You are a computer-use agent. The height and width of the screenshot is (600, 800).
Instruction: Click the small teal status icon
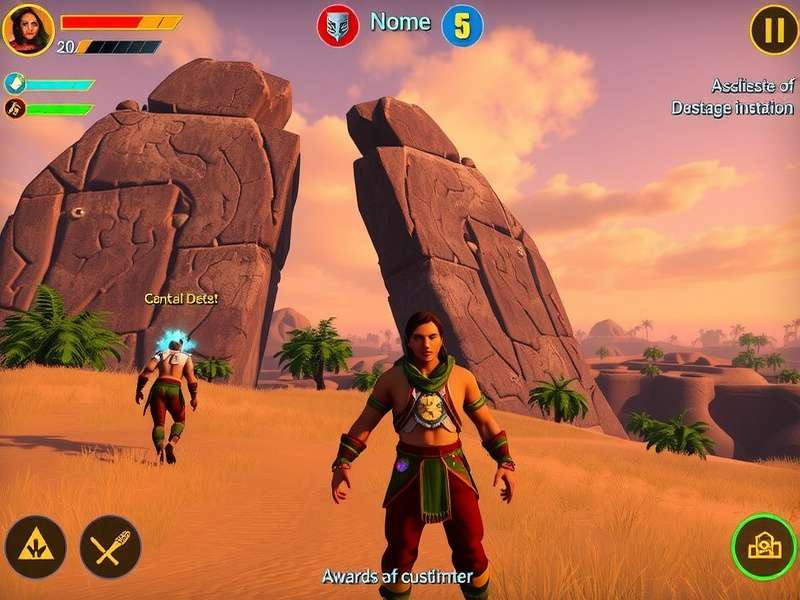coord(14,84)
